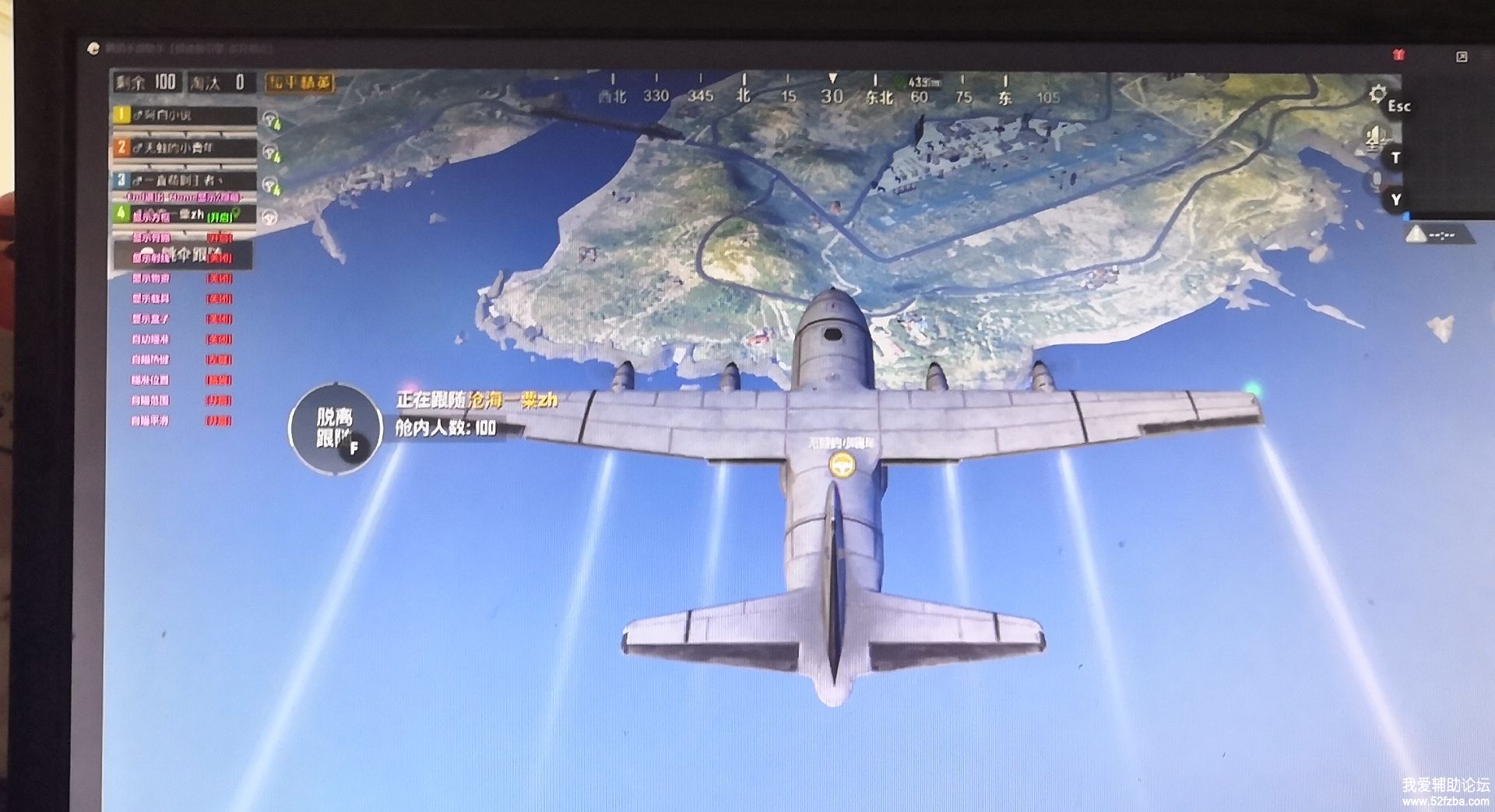1495x812 pixels.
Task: Click the warning triangle network indicator
Action: click(x=1417, y=234)
